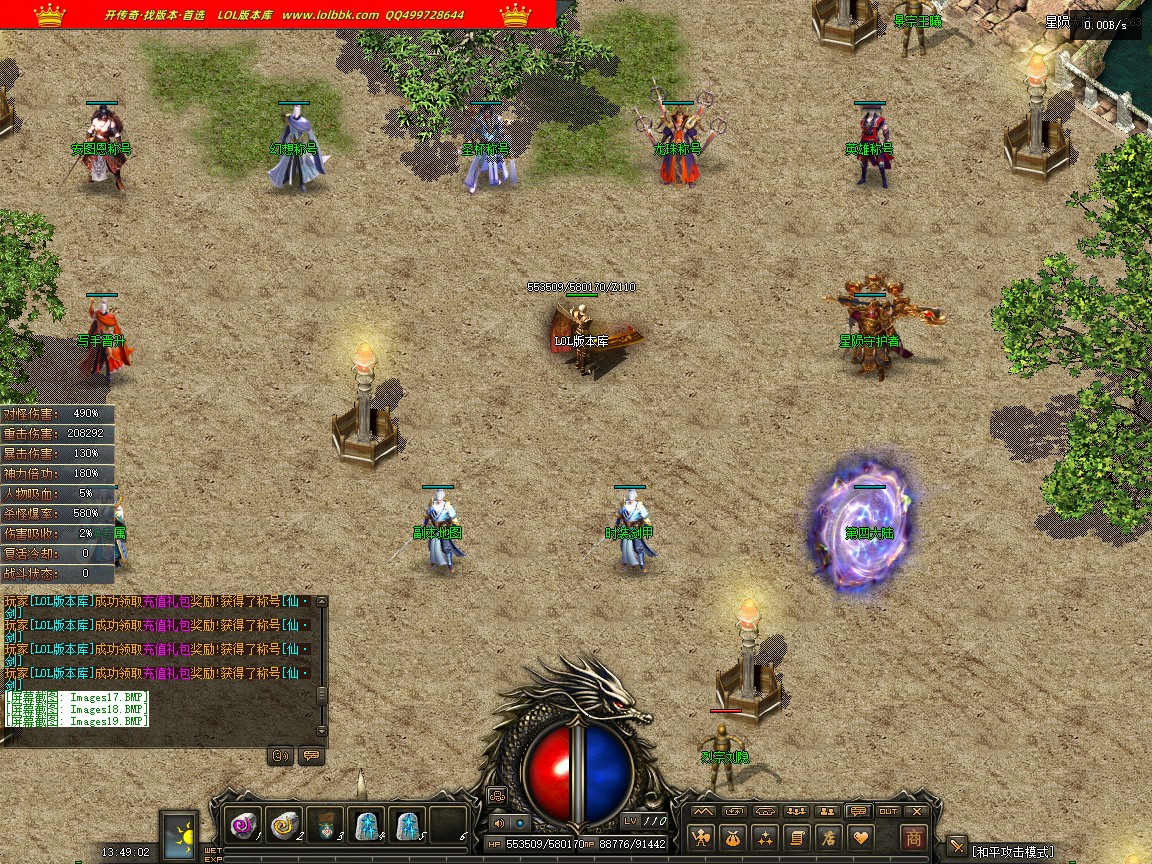Screen dimensions: 1152x864
Task: Open the scroll quest log
Action: tap(797, 837)
